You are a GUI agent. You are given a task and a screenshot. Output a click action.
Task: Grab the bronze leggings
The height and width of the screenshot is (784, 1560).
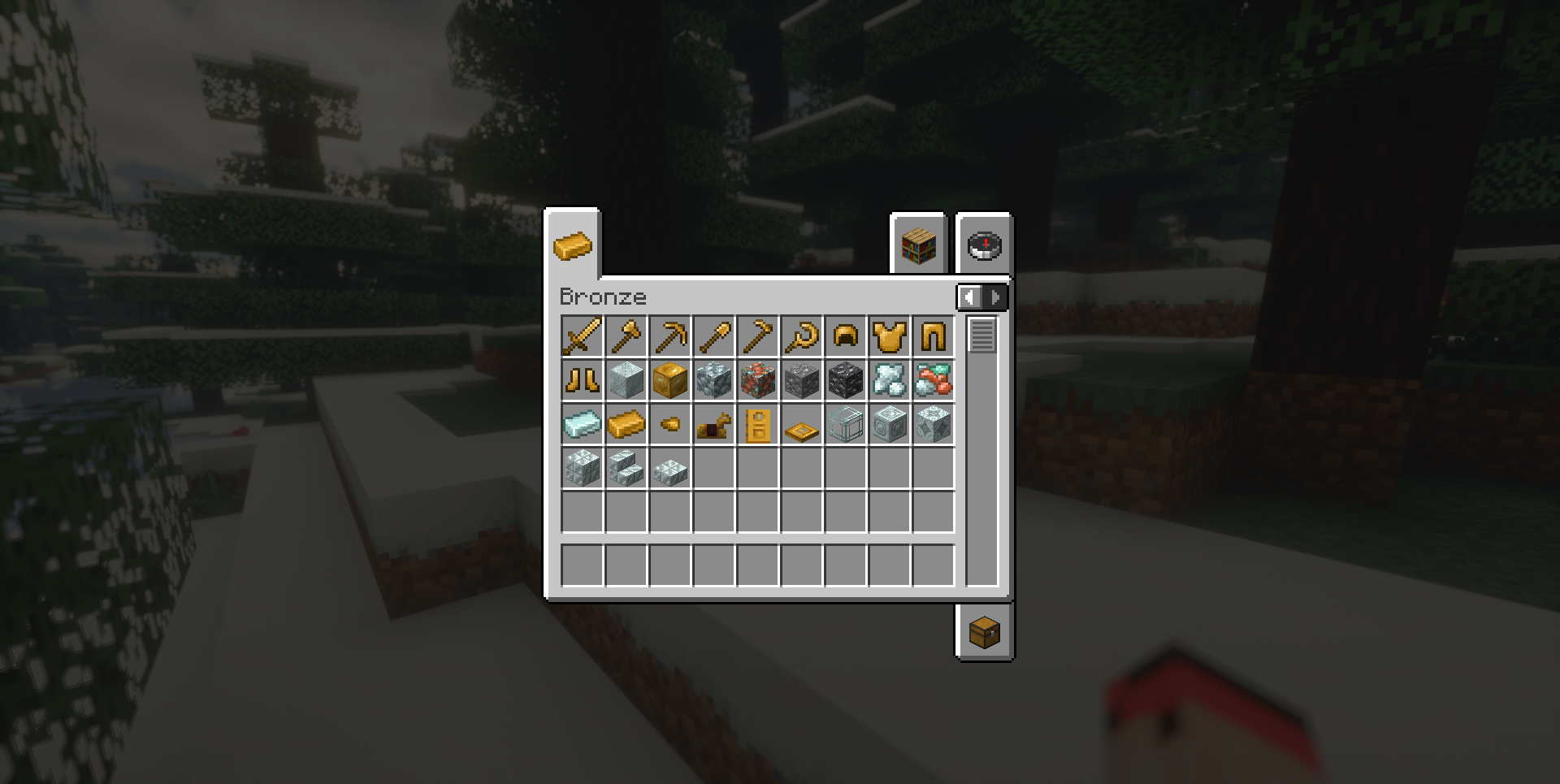pos(934,336)
